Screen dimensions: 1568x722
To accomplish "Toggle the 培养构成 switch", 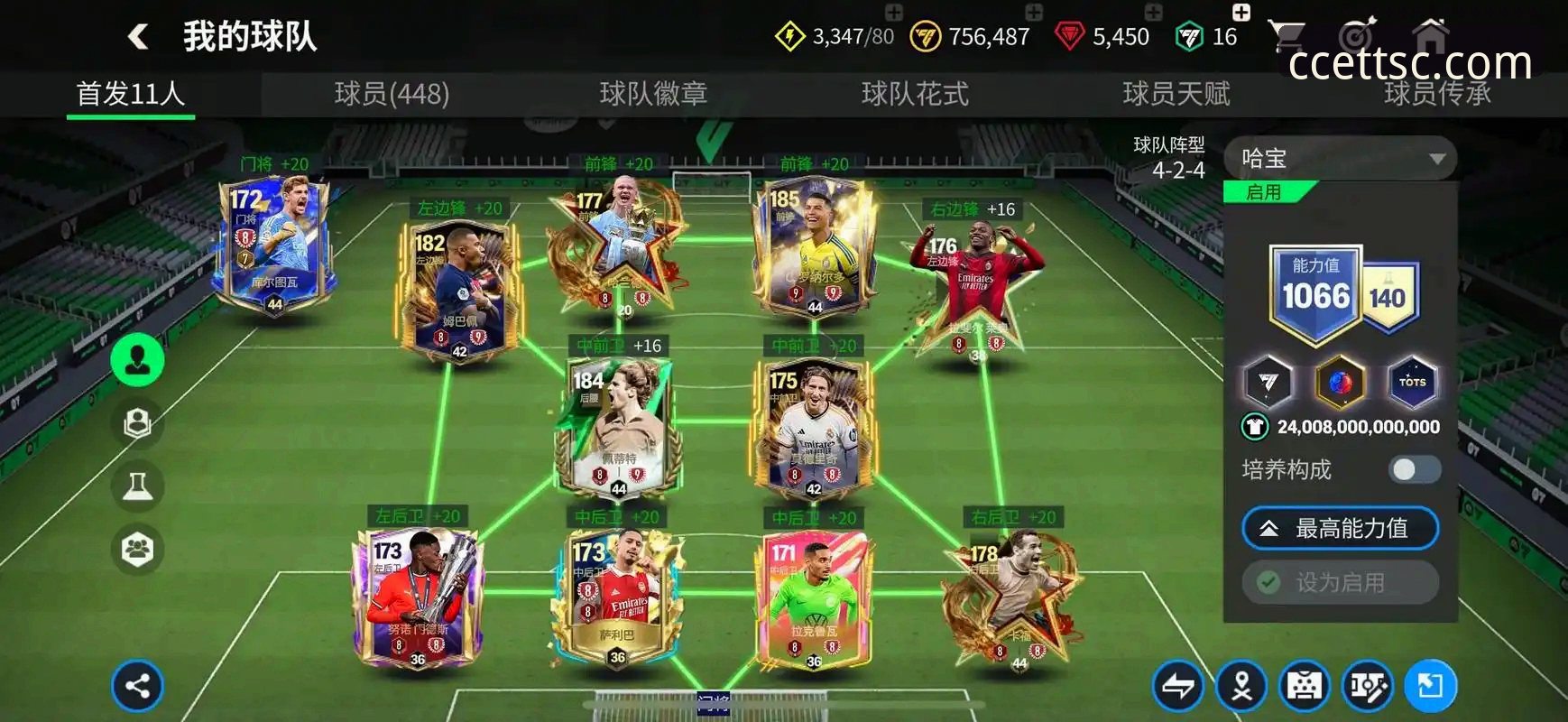I will [1414, 469].
